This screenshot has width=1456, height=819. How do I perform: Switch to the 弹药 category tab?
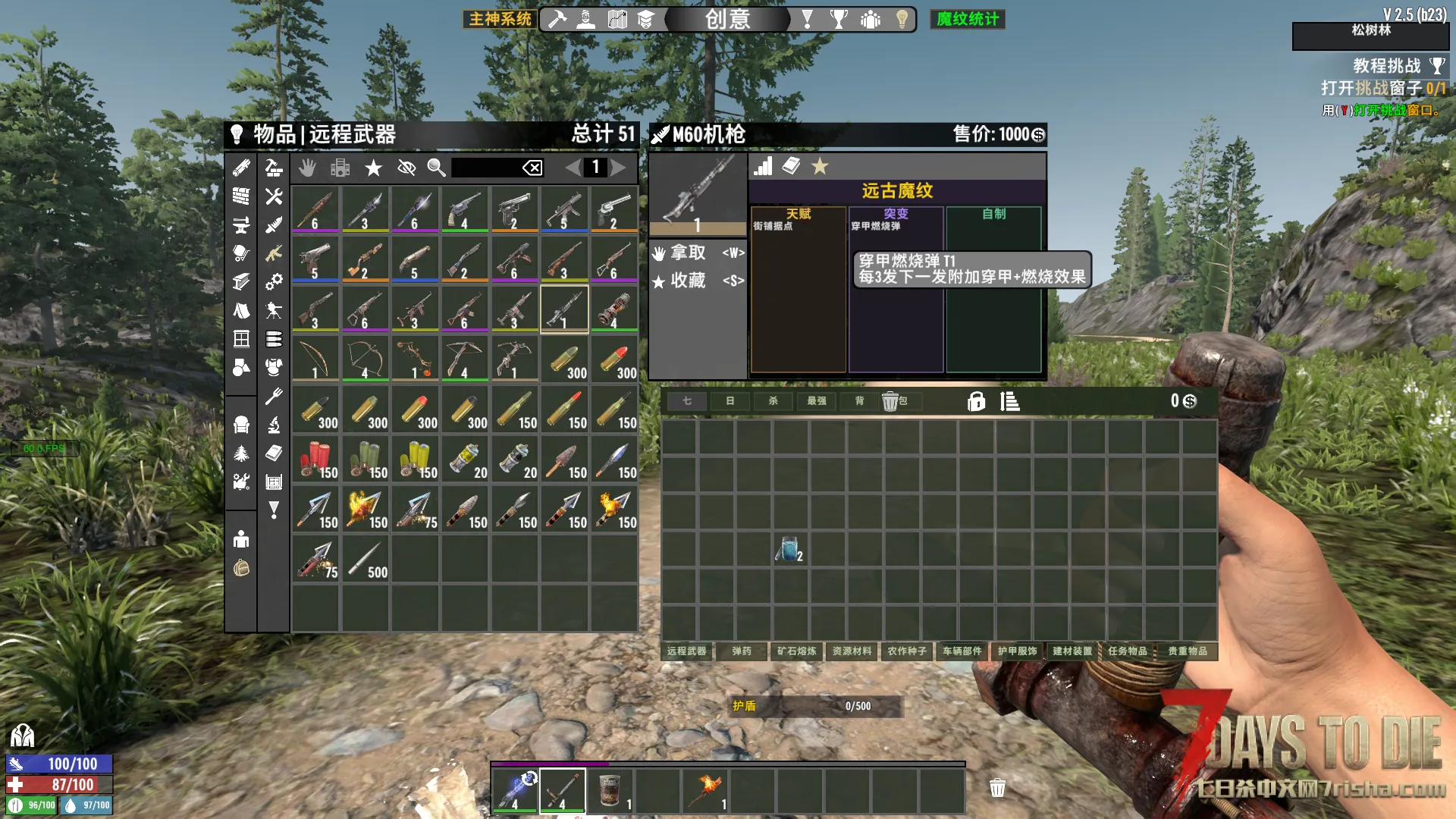click(742, 651)
